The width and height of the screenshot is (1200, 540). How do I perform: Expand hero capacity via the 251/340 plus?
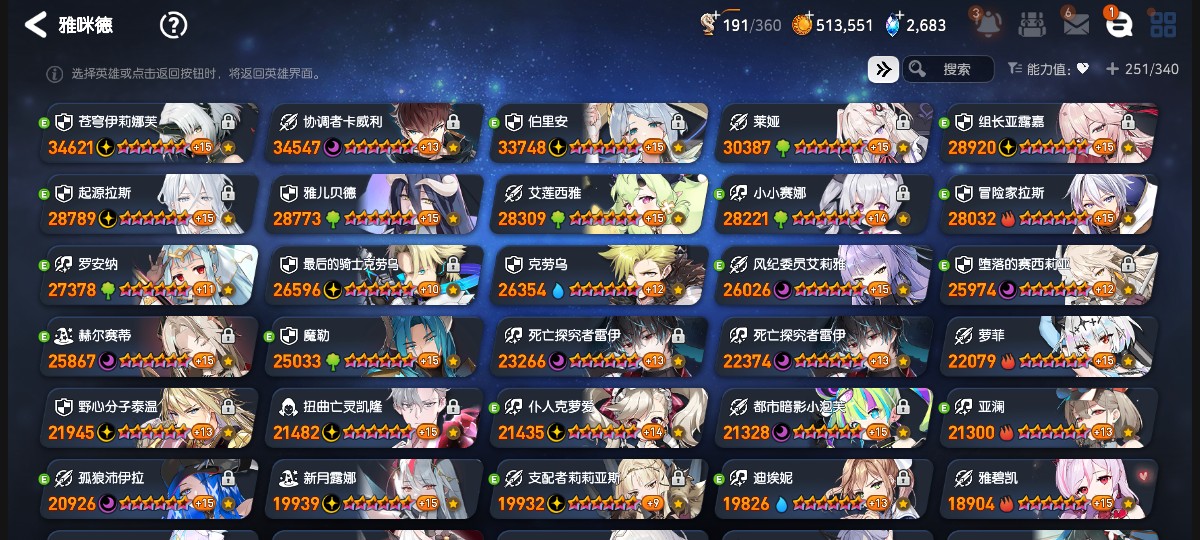click(1112, 69)
